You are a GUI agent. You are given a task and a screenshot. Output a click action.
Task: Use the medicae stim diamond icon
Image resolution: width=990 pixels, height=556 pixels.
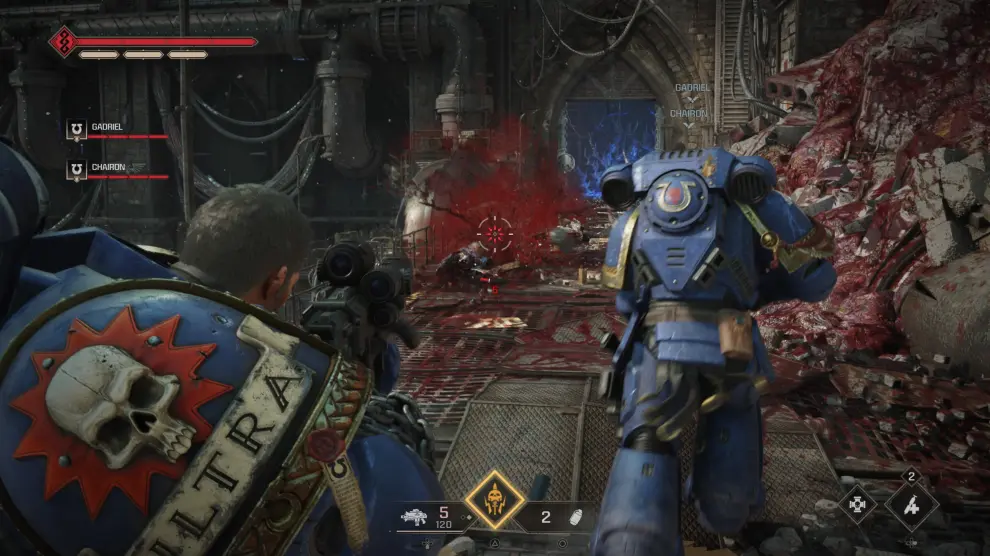tap(910, 505)
